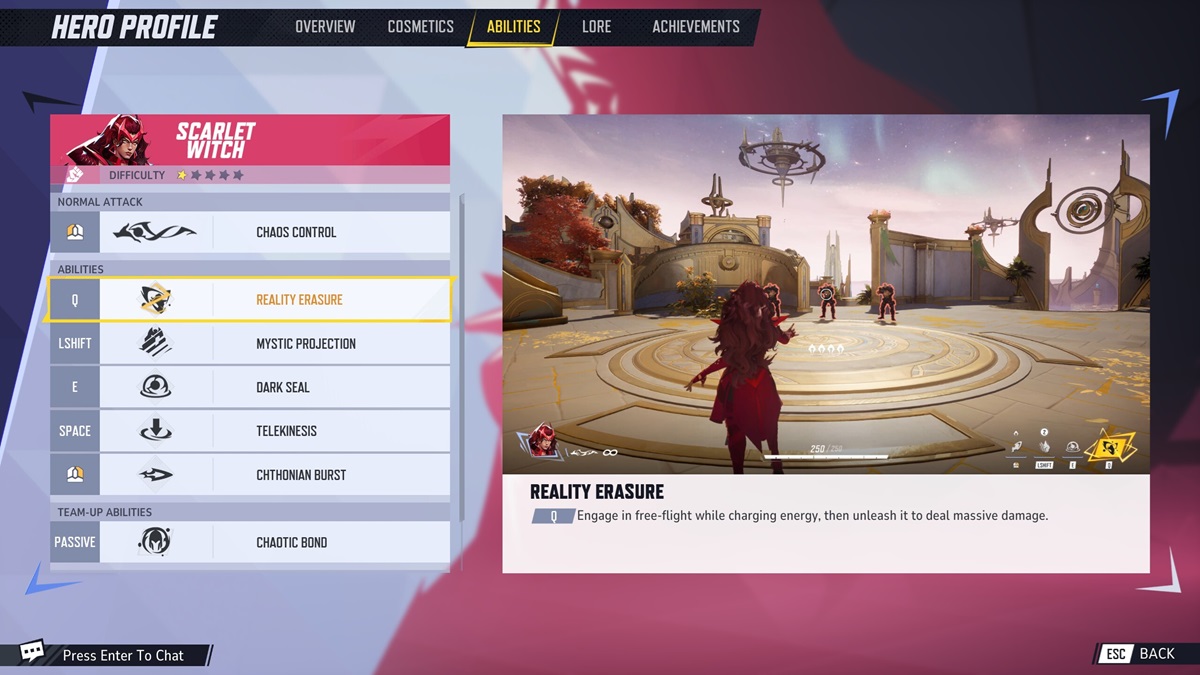
Task: Show the Achievements tab
Action: [696, 27]
